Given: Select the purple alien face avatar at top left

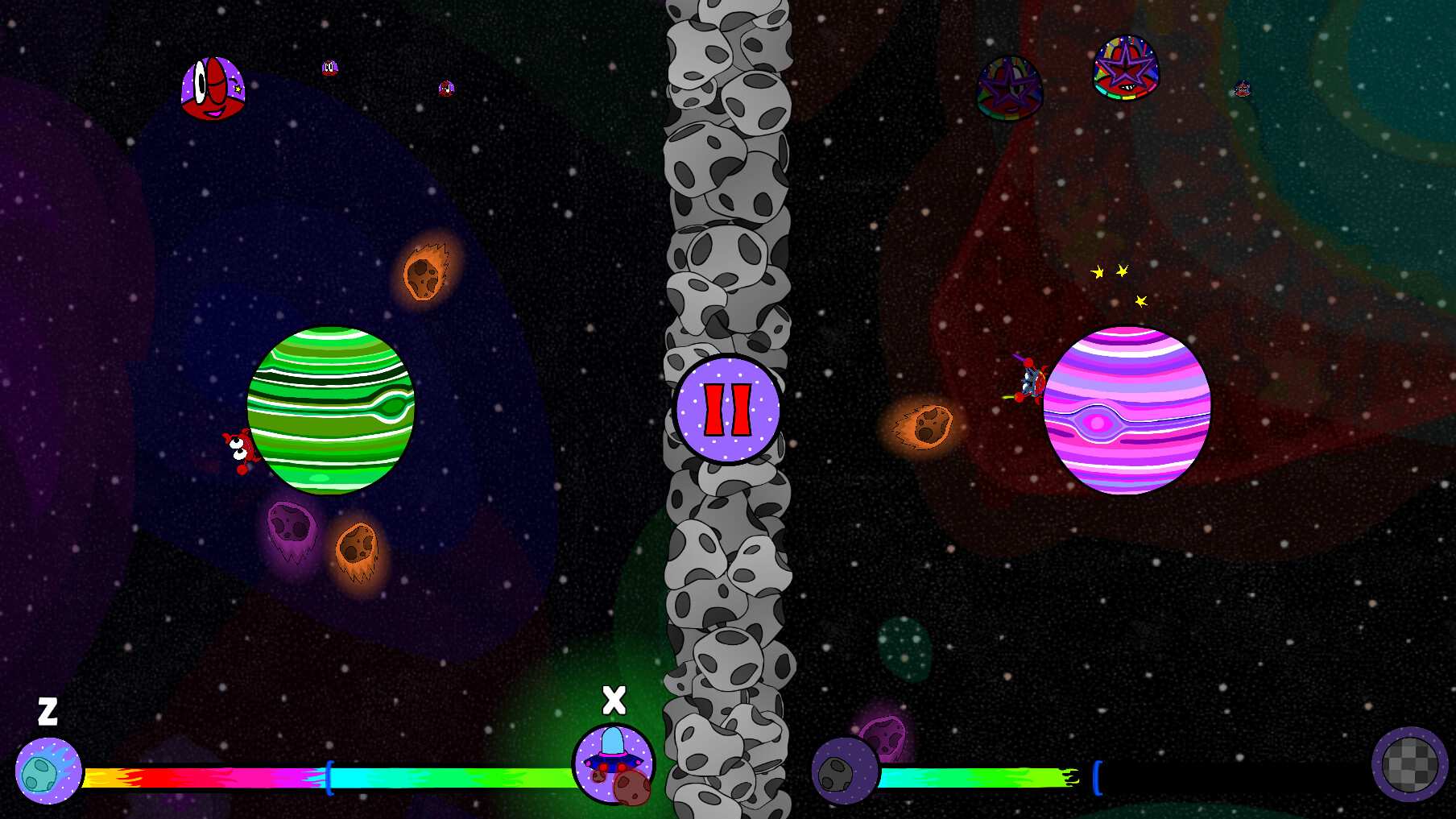Looking at the screenshot, I should coord(211,89).
